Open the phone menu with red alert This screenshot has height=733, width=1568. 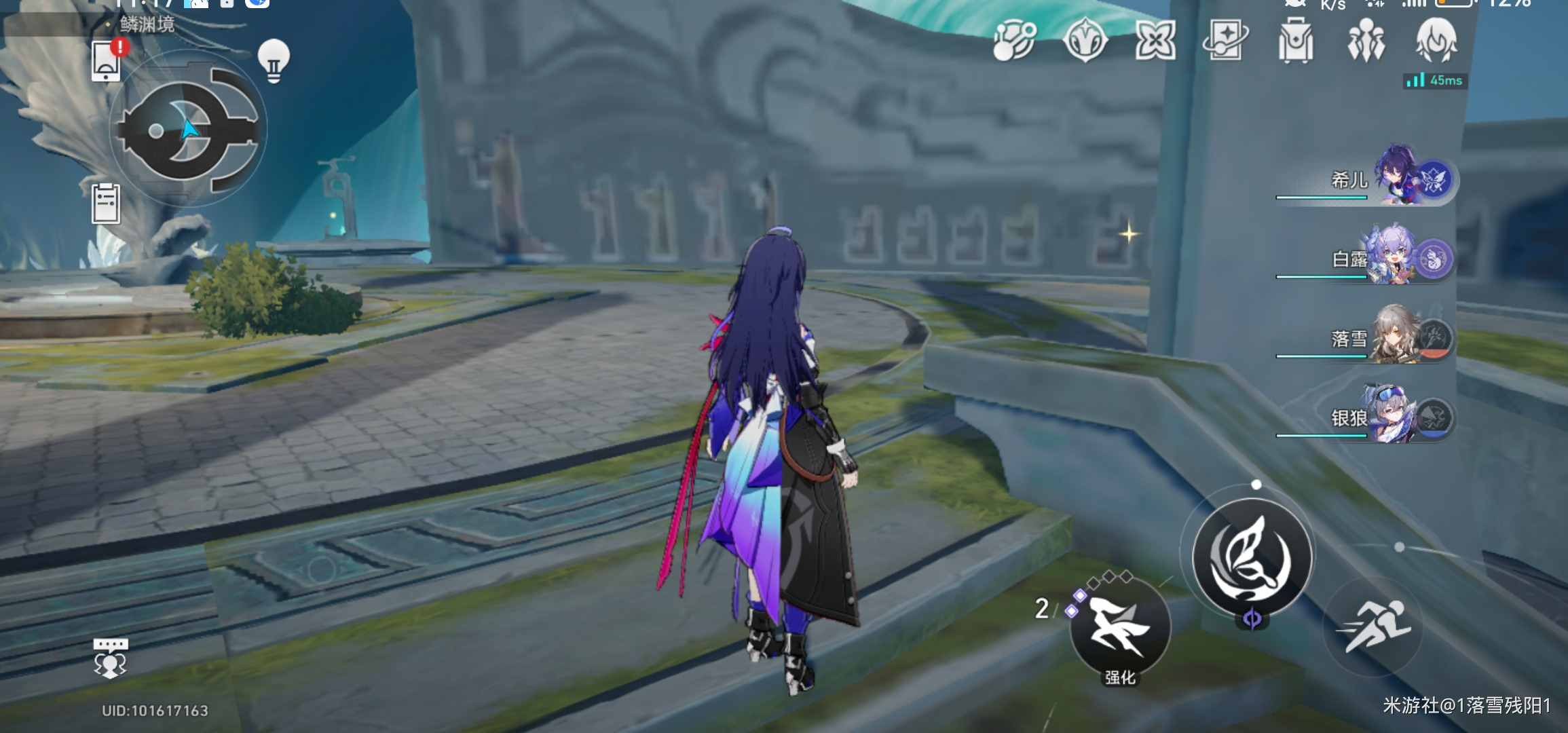pyautogui.click(x=107, y=61)
